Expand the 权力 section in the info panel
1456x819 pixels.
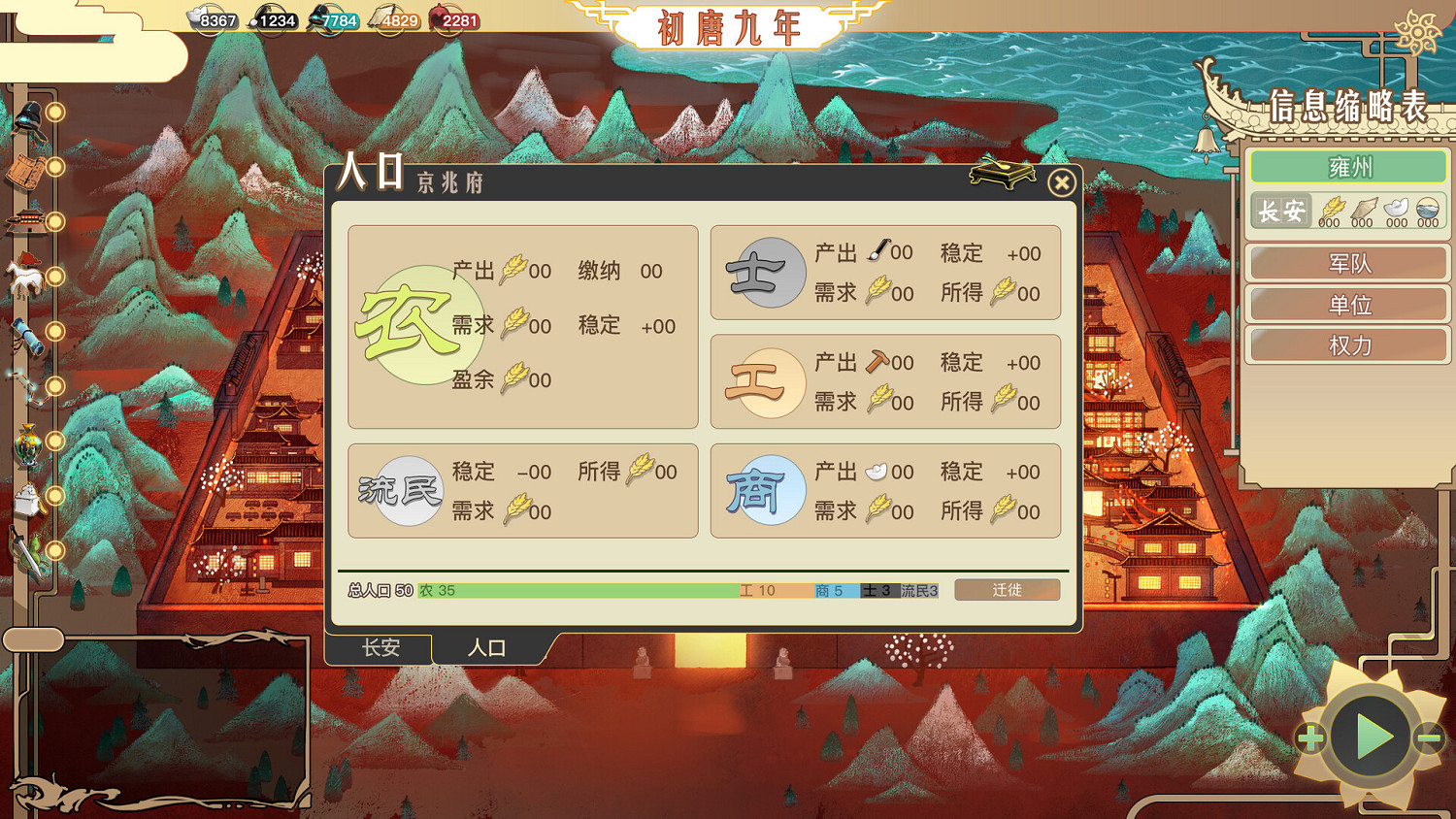pyautogui.click(x=1348, y=344)
